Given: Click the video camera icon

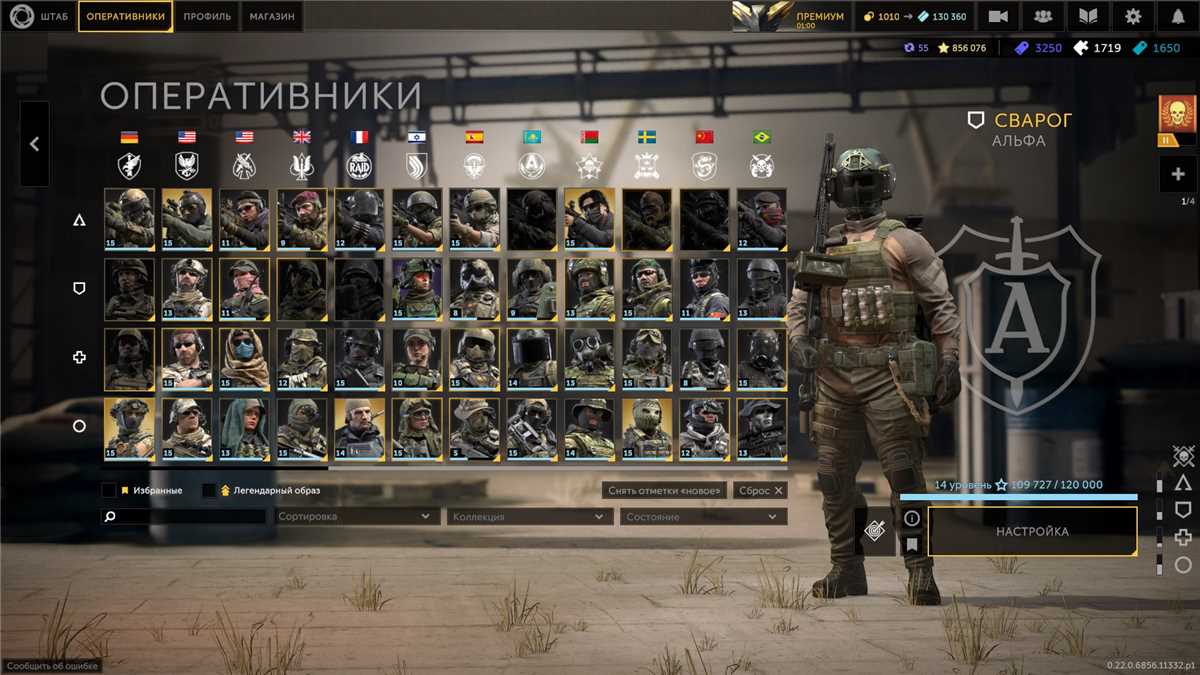Looking at the screenshot, I should point(998,17).
